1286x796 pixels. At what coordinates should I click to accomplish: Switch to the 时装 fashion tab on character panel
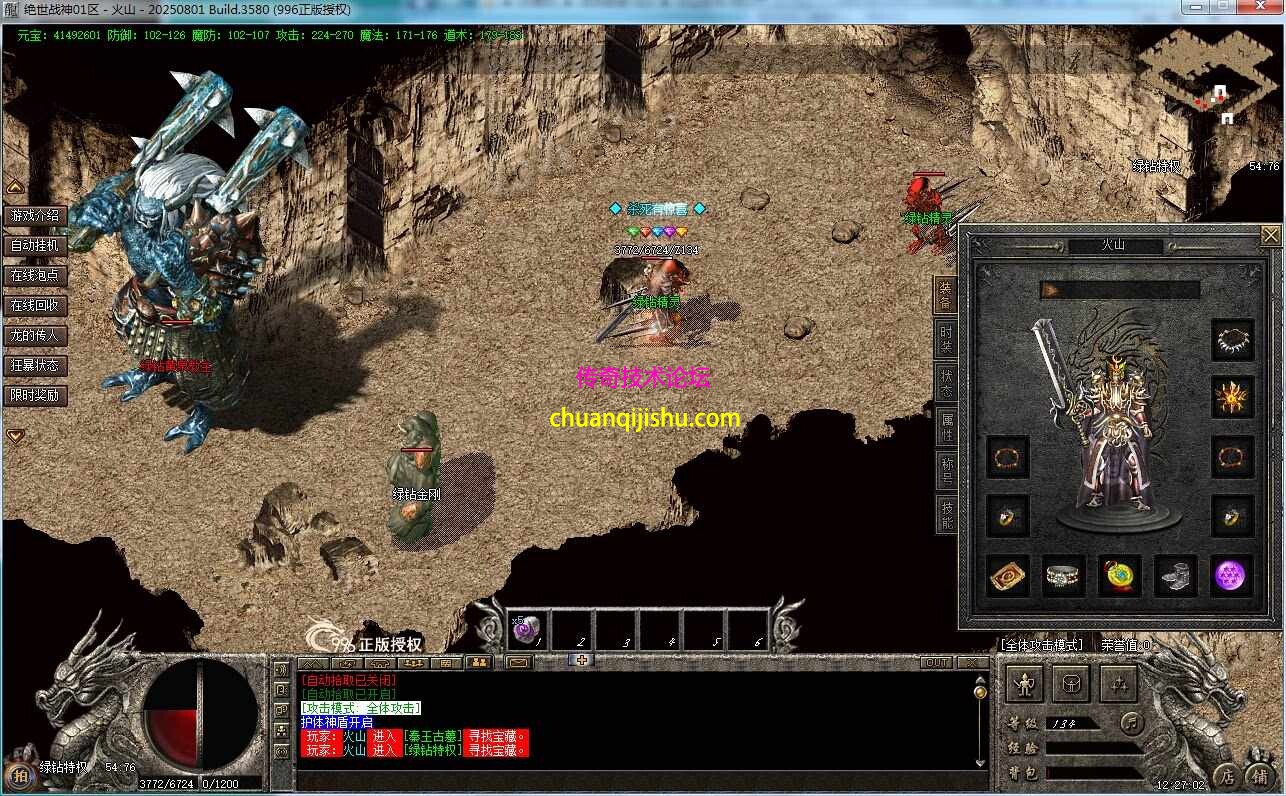pos(946,337)
